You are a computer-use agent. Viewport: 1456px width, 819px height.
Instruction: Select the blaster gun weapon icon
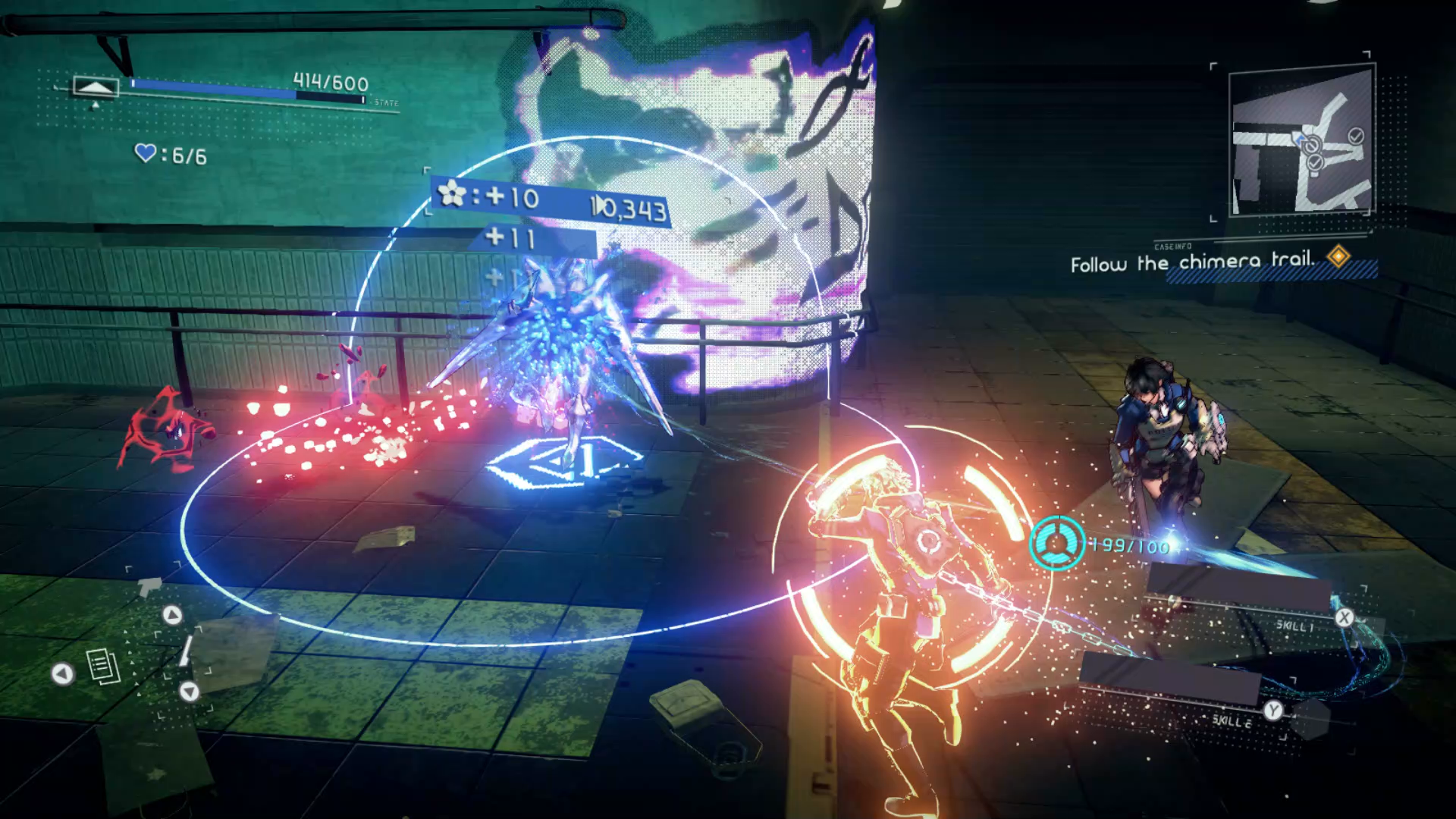(x=149, y=586)
